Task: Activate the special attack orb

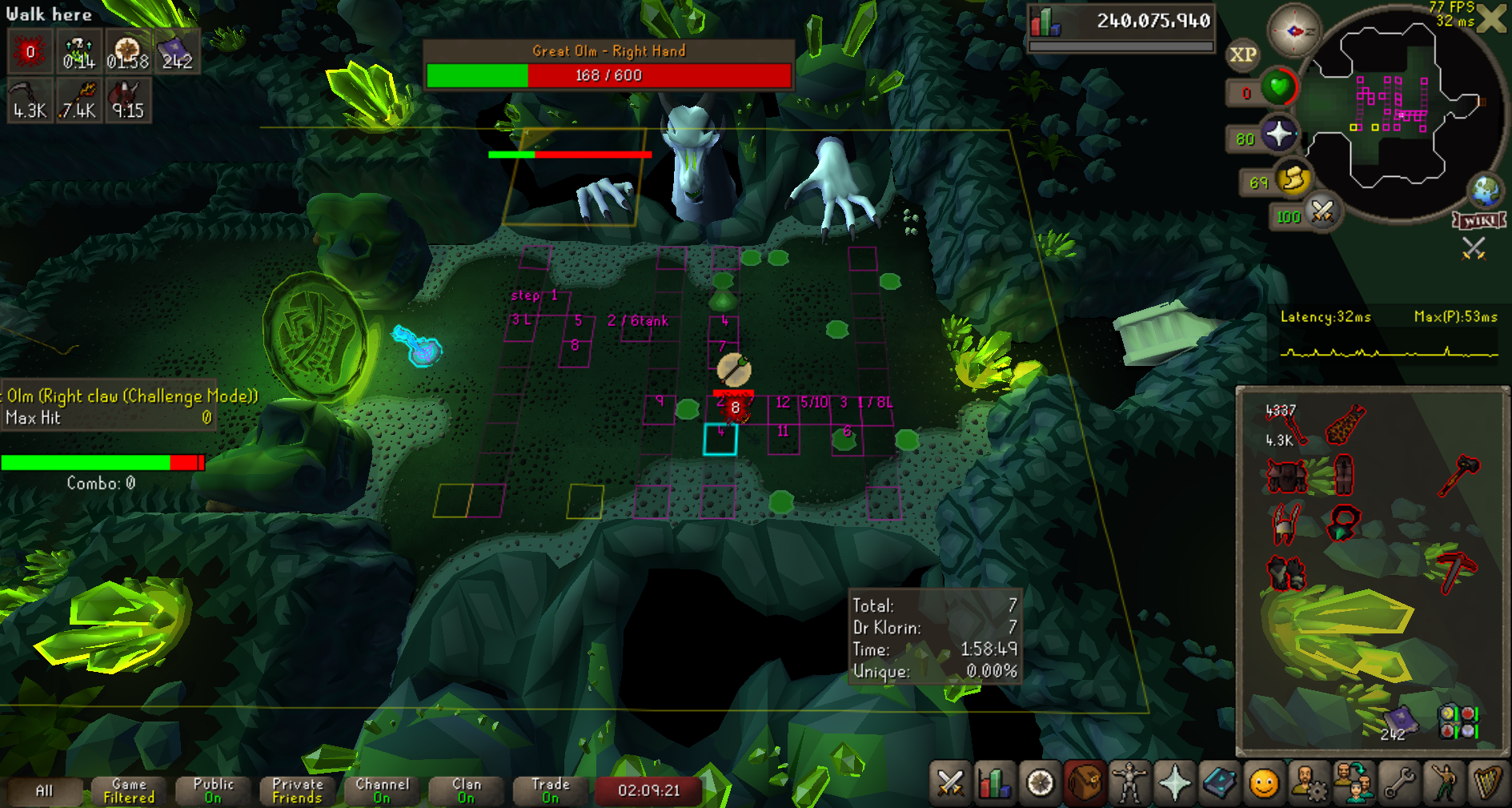Action: [1322, 212]
